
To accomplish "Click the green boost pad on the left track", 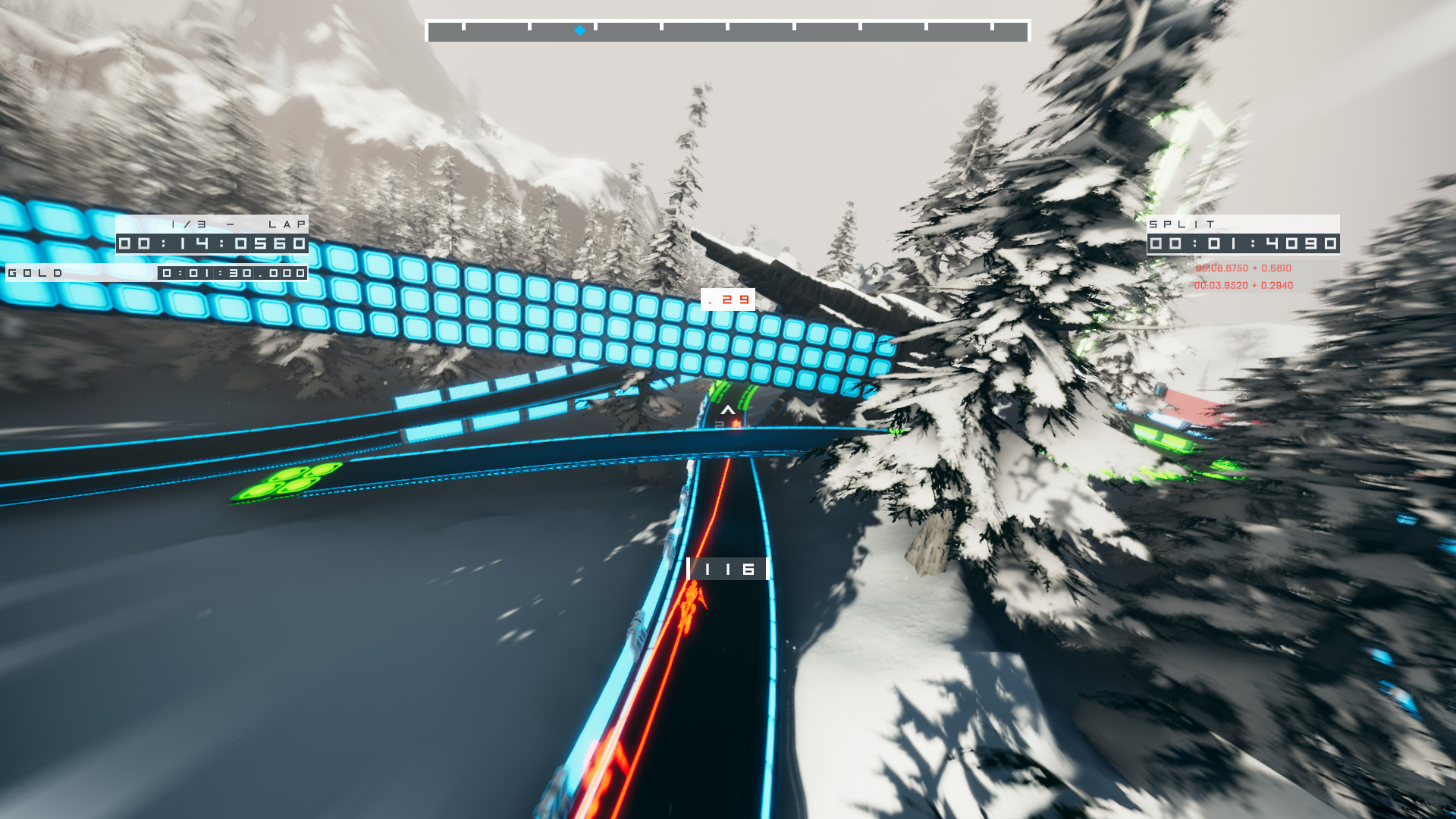I will pos(290,479).
